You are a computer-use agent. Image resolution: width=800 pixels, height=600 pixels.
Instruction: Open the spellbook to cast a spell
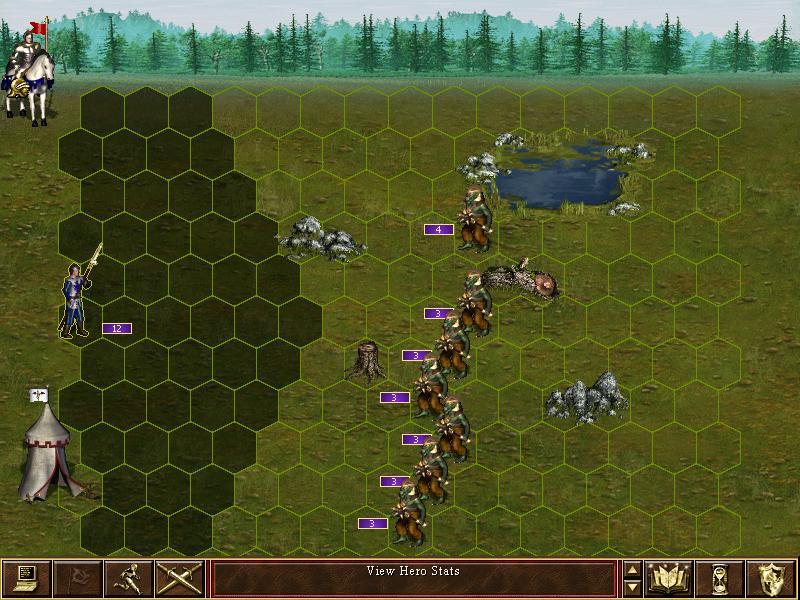[x=669, y=578]
